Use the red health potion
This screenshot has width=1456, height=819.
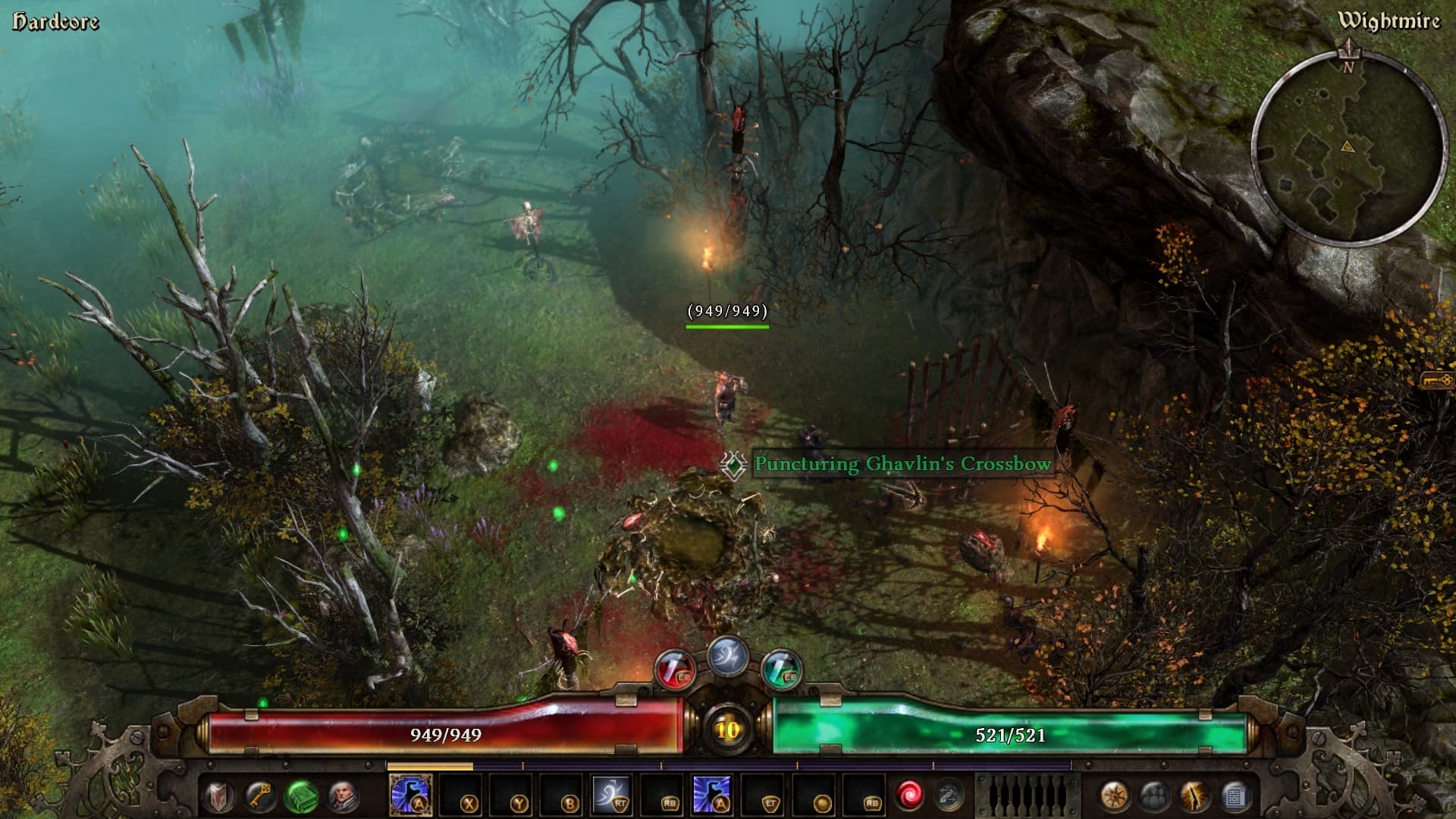675,670
